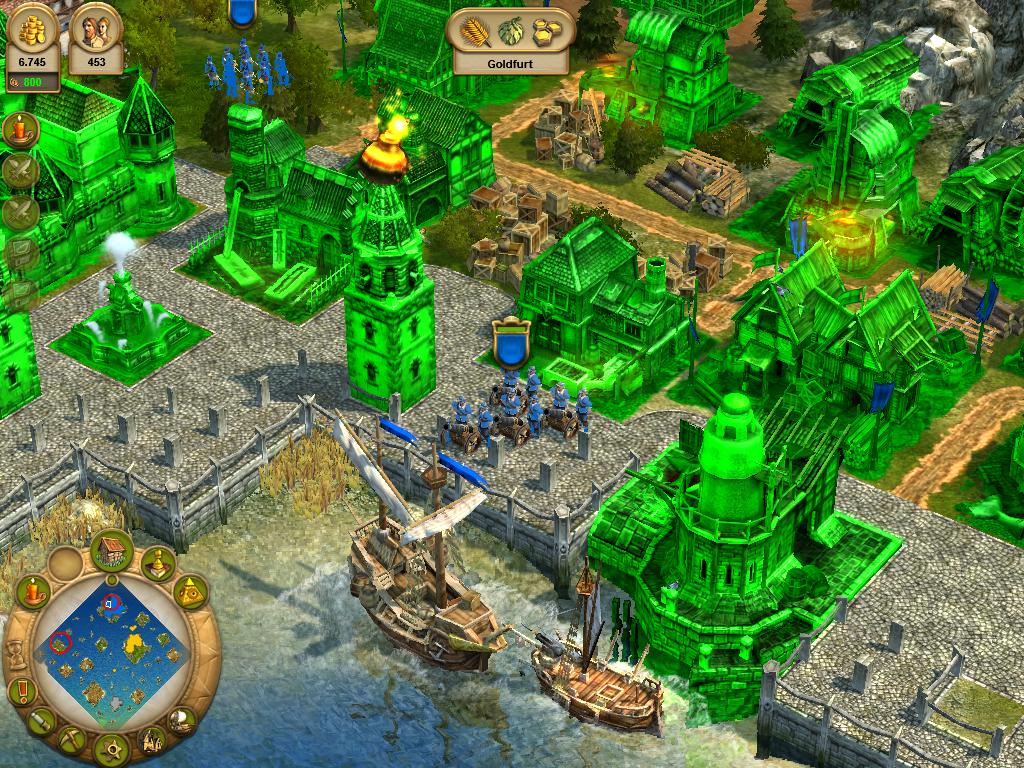Click the star-shaped button below the minimap
The width and height of the screenshot is (1024, 768).
tap(111, 747)
